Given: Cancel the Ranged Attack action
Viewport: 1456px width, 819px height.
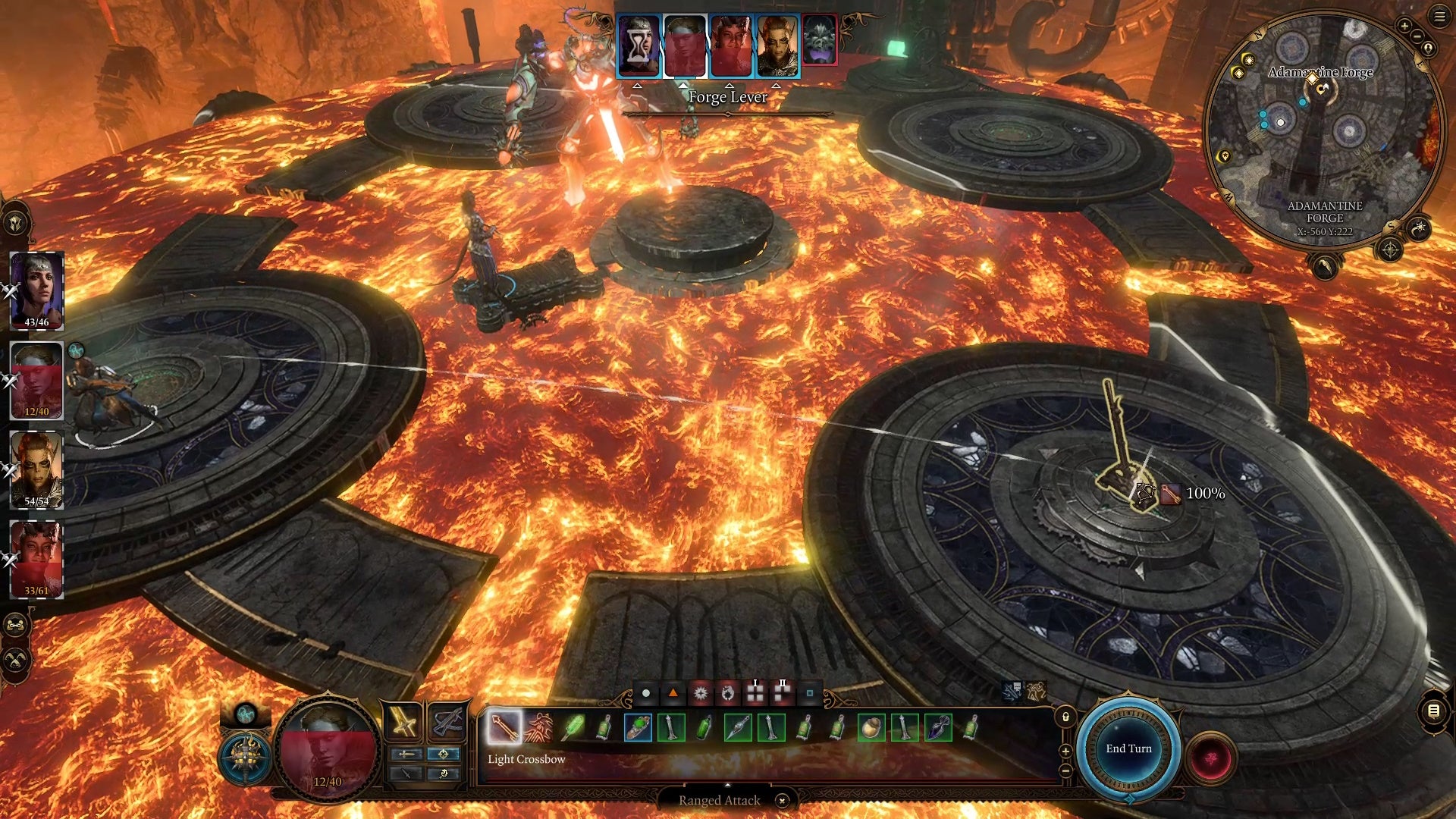Looking at the screenshot, I should [x=782, y=800].
